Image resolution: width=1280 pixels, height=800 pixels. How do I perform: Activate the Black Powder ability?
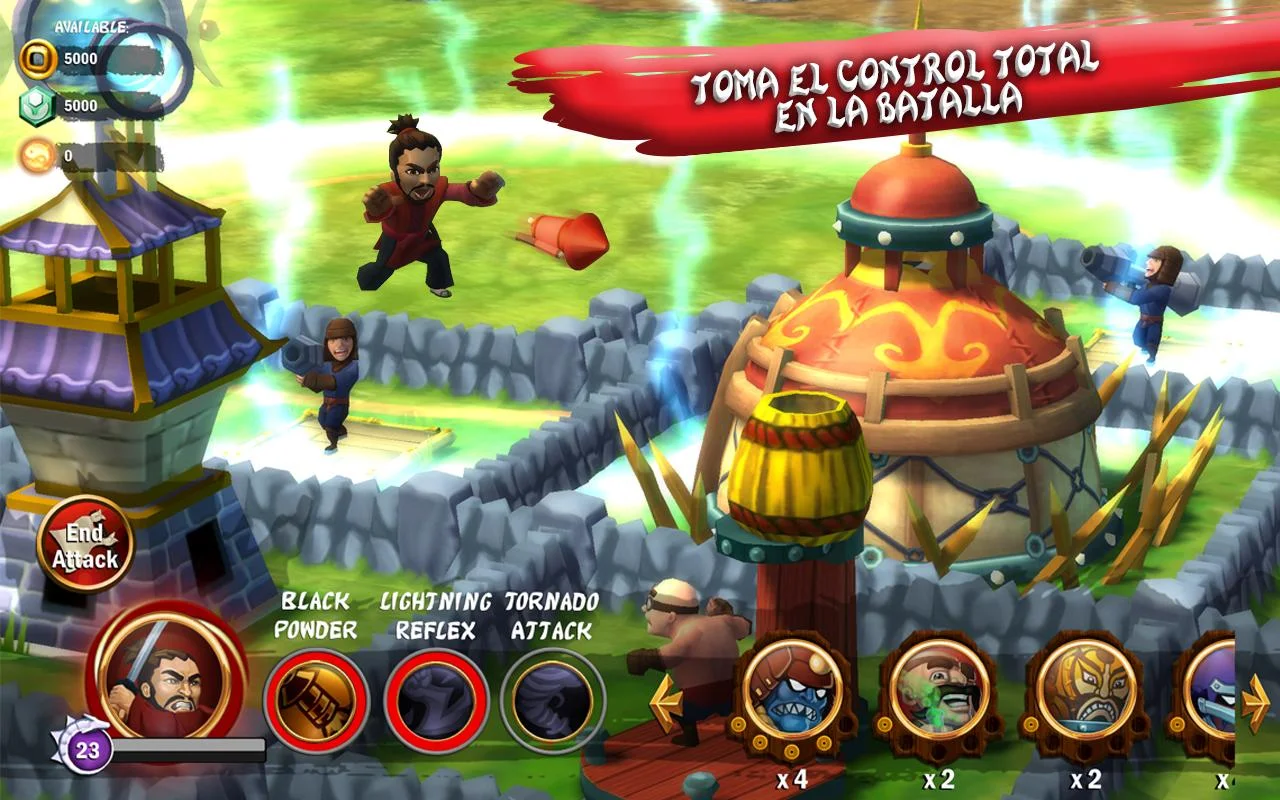click(x=316, y=700)
